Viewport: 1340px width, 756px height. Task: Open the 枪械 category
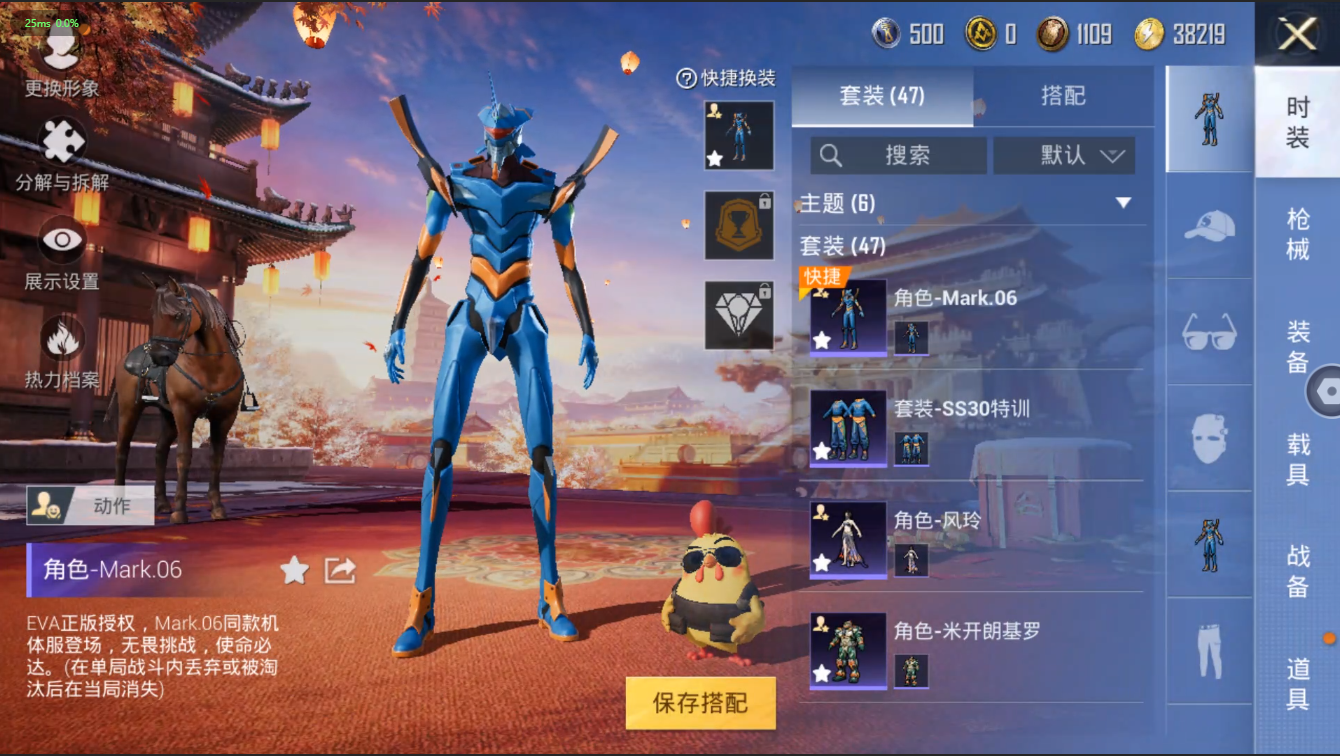coord(1297,233)
